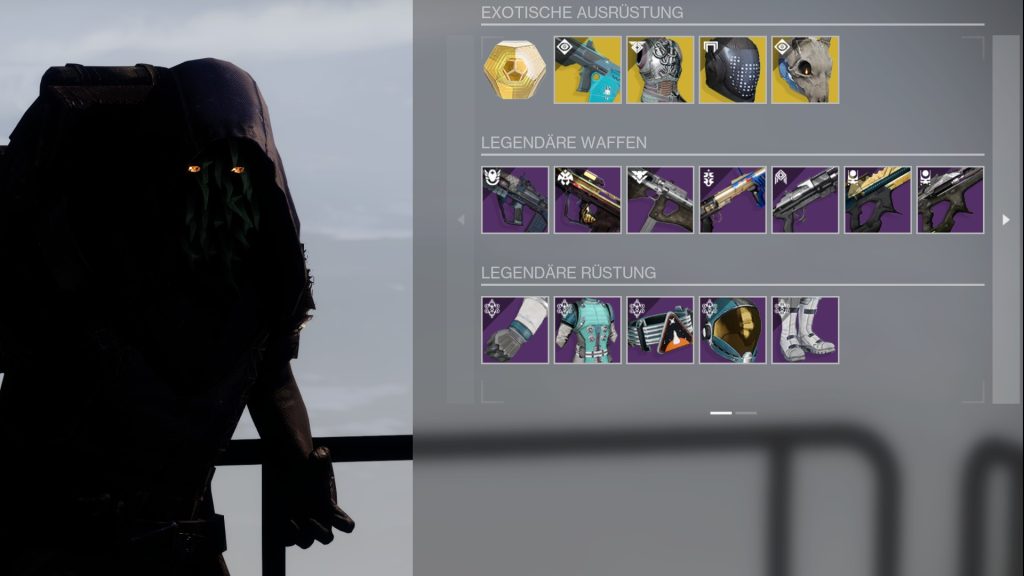The image size is (1024, 576).
Task: Go to the next inventory page arrow
Action: coord(1006,220)
